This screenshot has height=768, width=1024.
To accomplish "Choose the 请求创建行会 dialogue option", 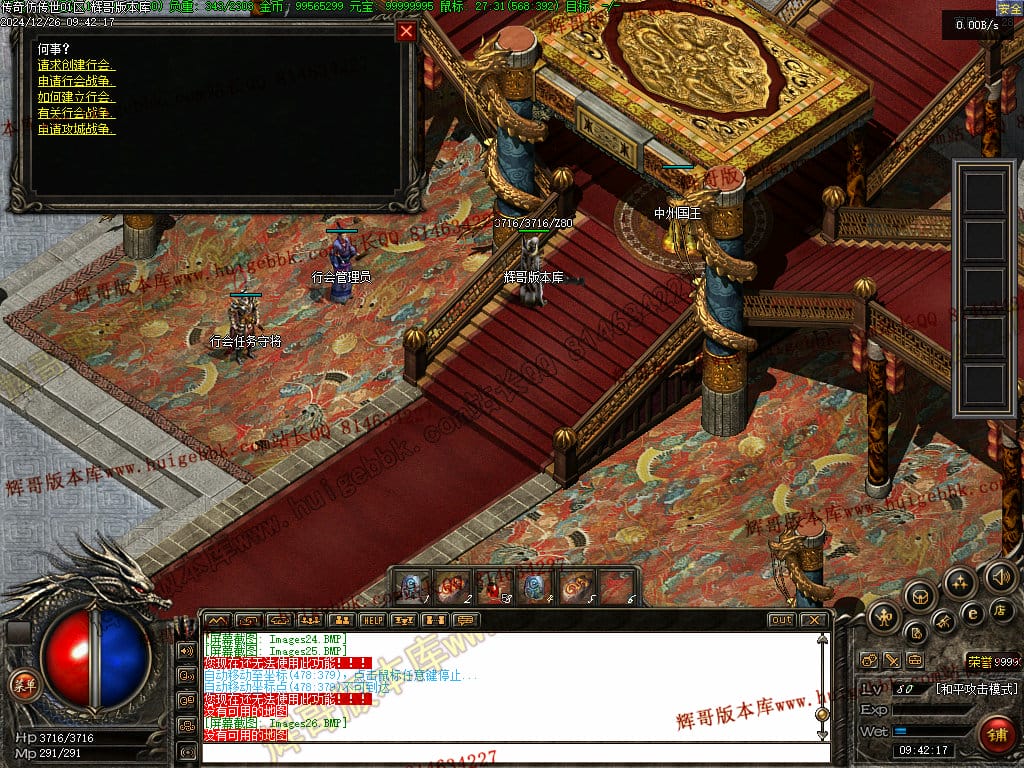I will click(74, 65).
